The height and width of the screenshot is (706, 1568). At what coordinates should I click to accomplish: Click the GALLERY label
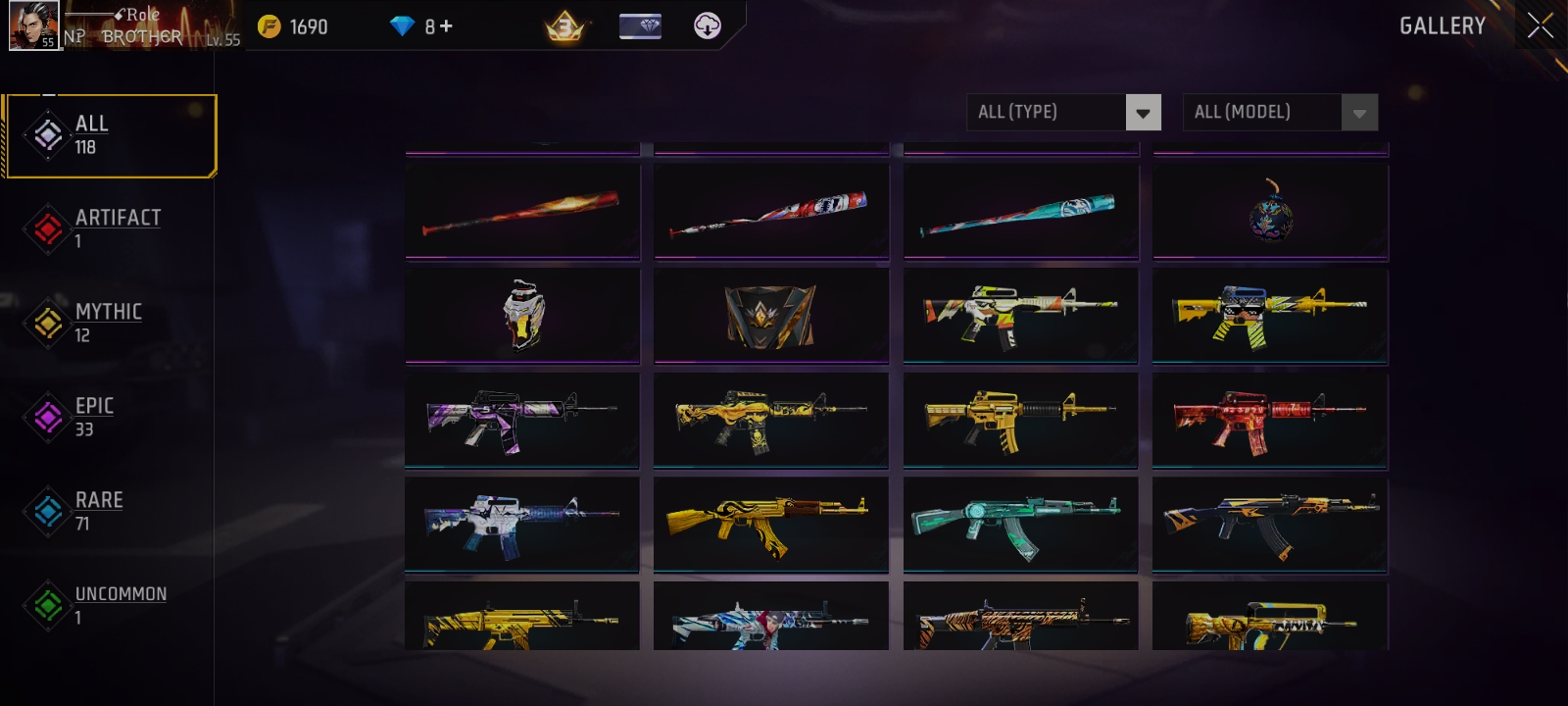tap(1442, 26)
